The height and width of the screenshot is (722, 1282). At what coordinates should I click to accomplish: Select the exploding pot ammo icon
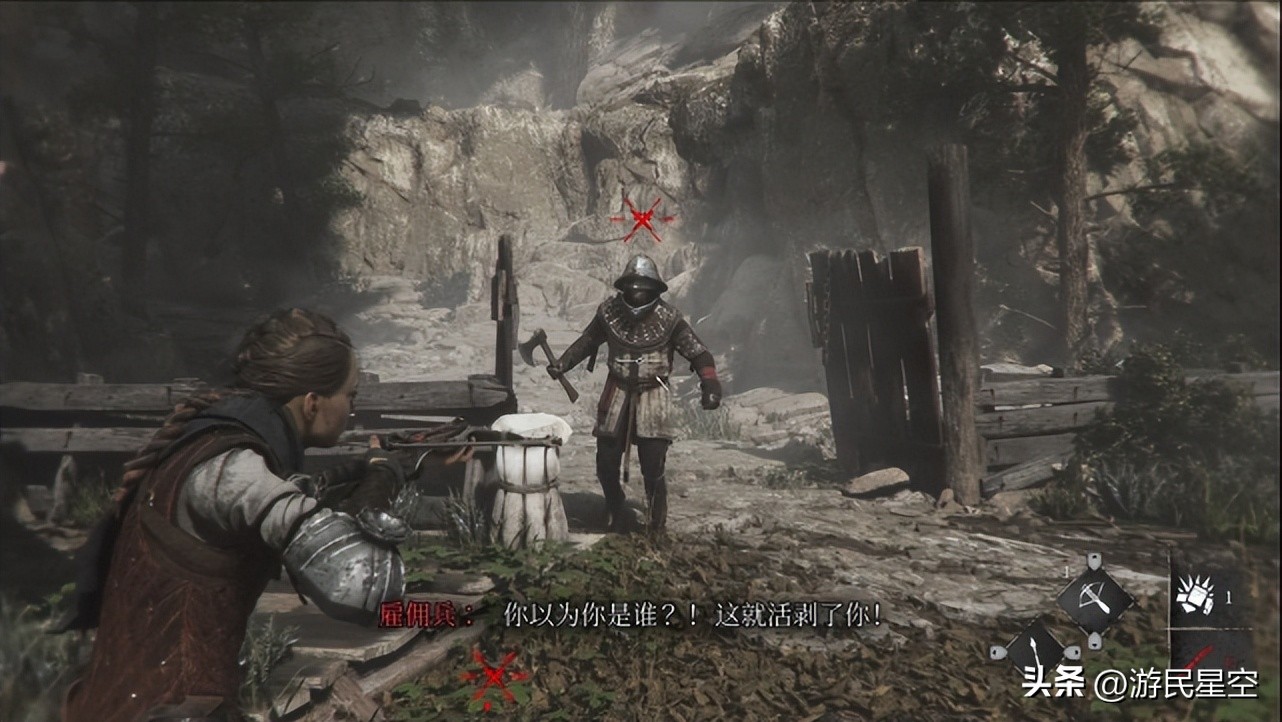pos(1197,598)
